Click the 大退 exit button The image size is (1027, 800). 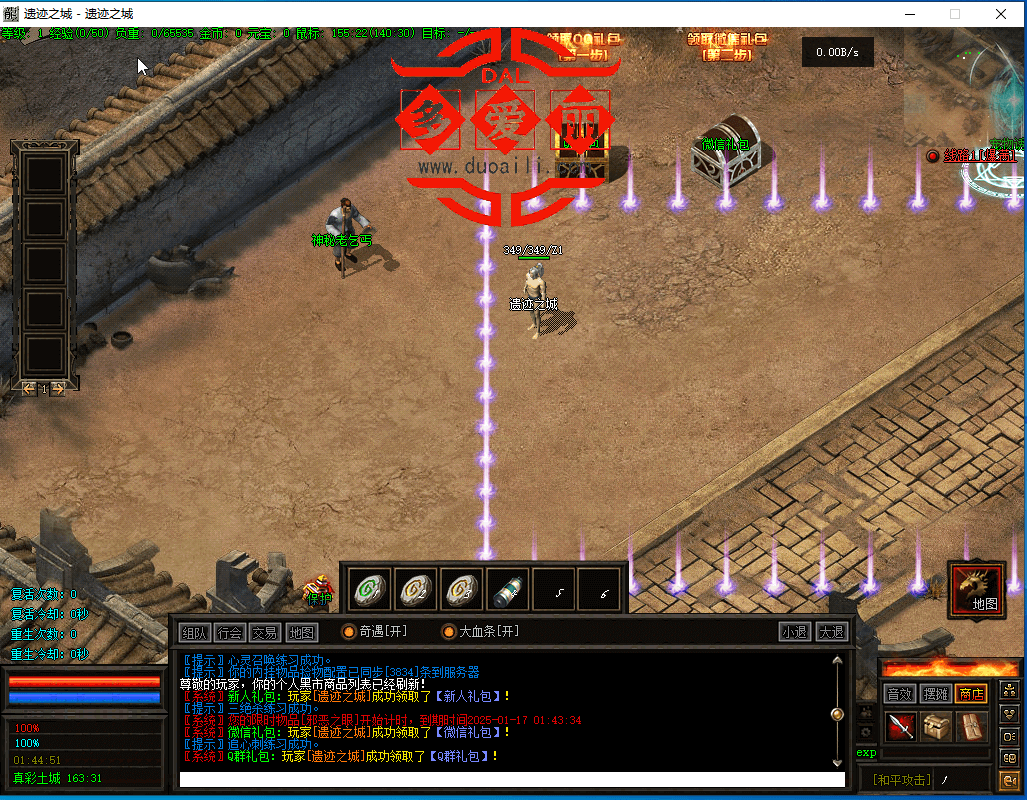(832, 632)
